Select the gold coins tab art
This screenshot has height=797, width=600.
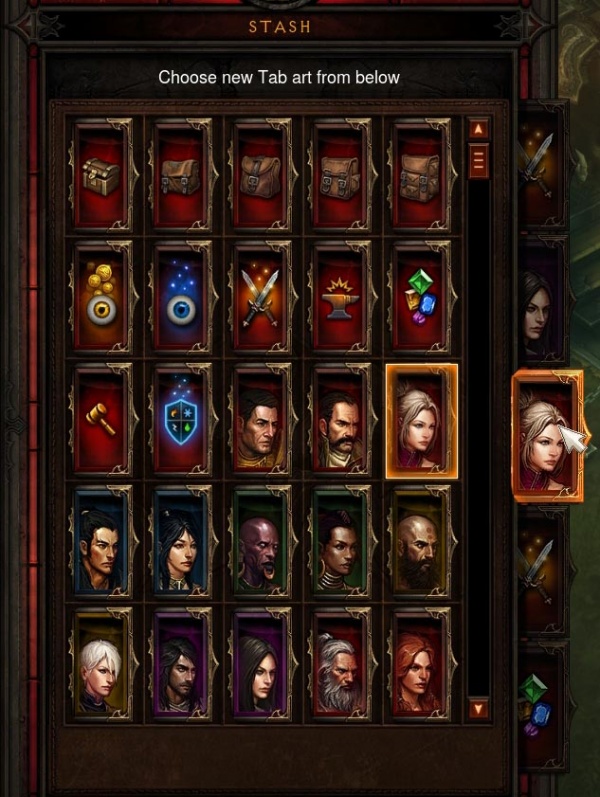(101, 299)
